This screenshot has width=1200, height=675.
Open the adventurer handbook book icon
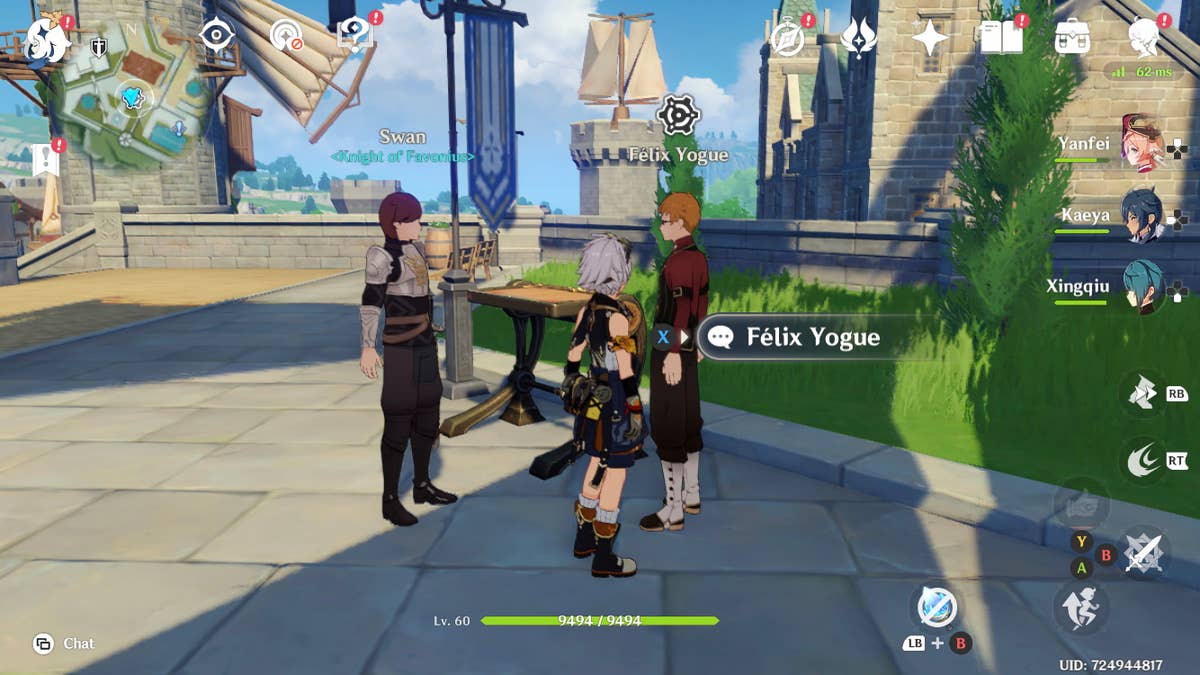pos(1001,38)
